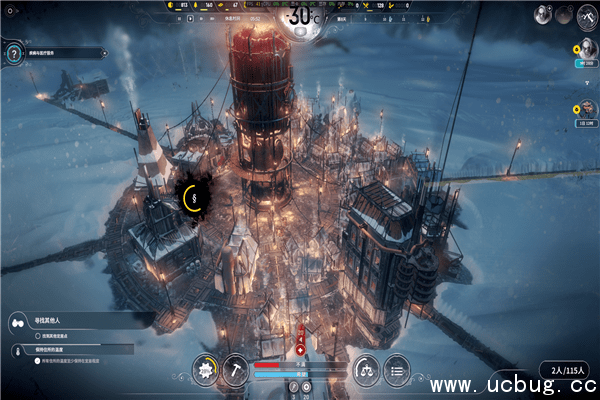Select the lower expedition portrait notification
Image resolution: width=600 pixels, height=400 pixels.
[589, 107]
